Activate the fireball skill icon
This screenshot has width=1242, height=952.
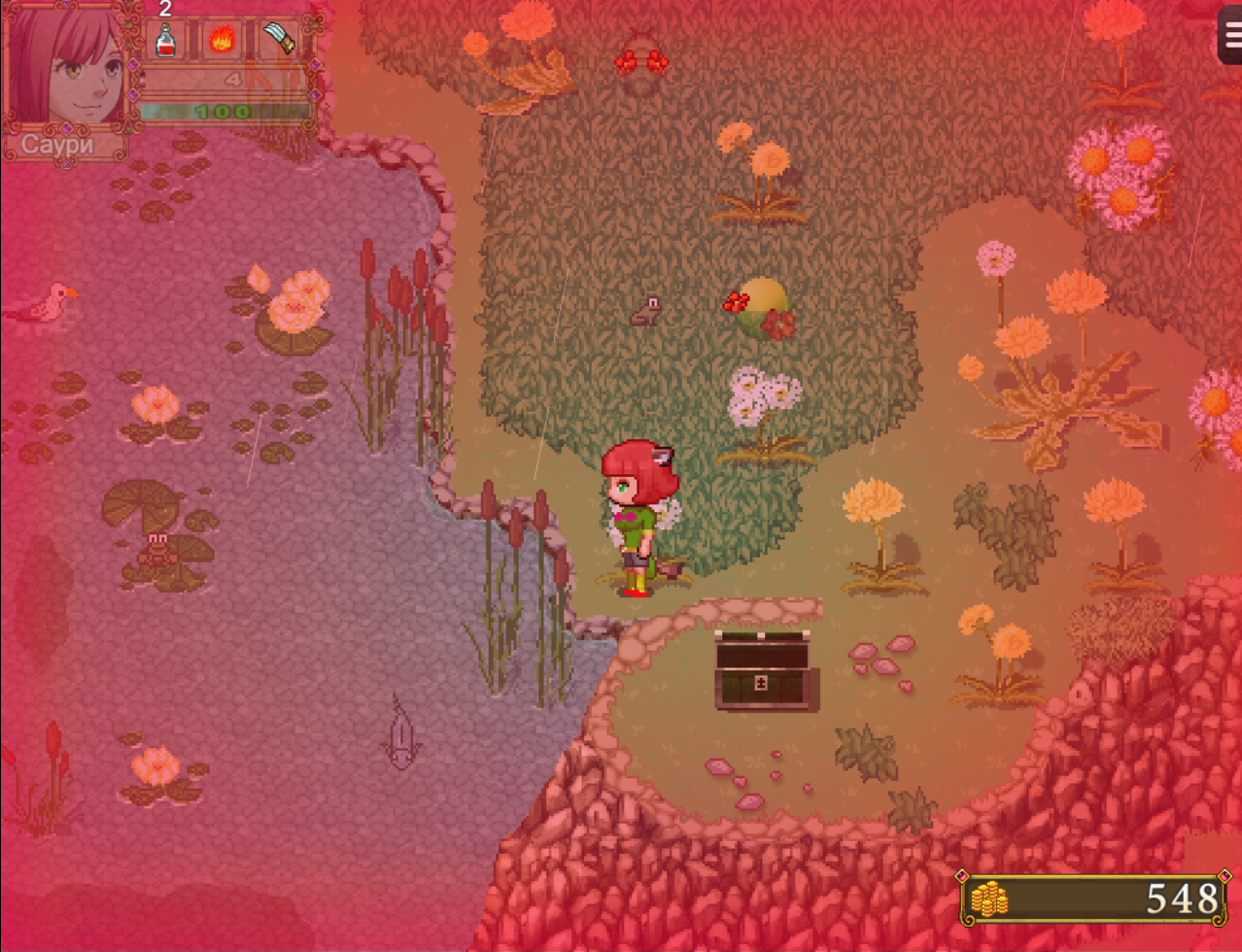[x=223, y=42]
